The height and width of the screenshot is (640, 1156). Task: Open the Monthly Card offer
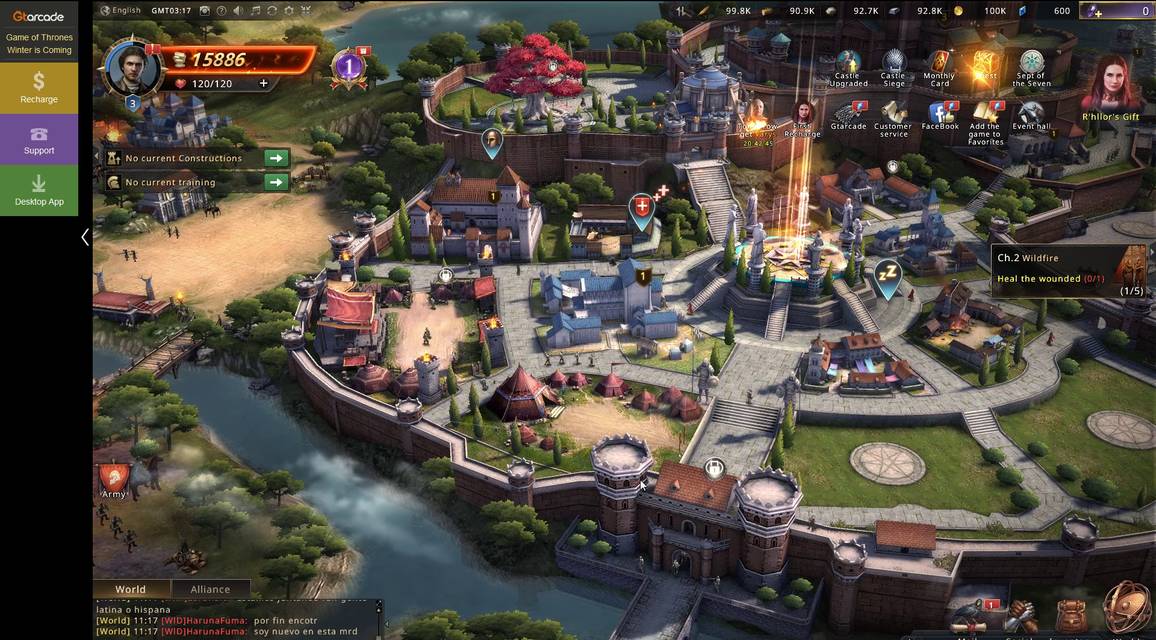point(938,66)
